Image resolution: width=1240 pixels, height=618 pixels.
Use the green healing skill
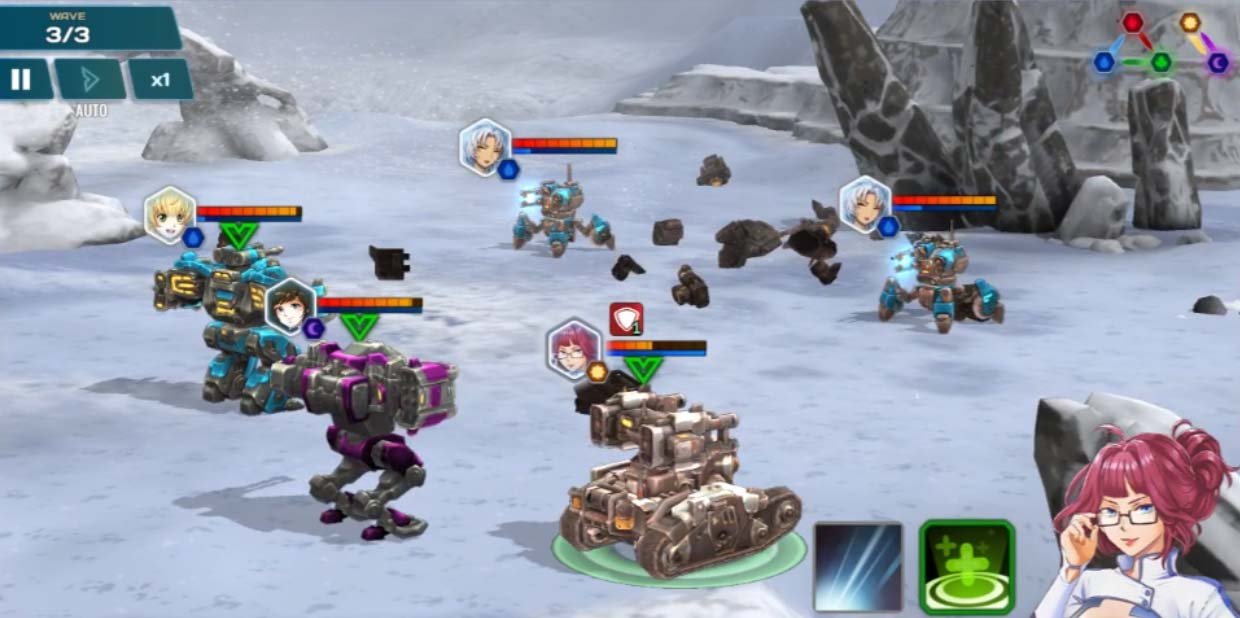pyautogui.click(x=966, y=566)
